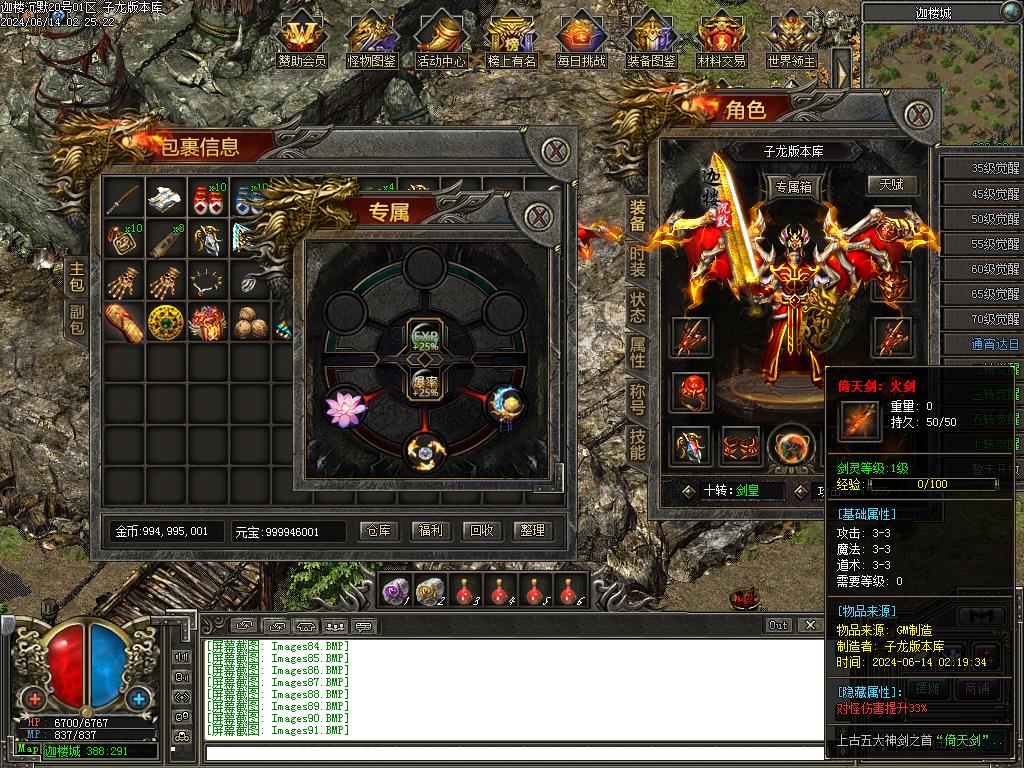Click the 回收 recycle button

(482, 531)
